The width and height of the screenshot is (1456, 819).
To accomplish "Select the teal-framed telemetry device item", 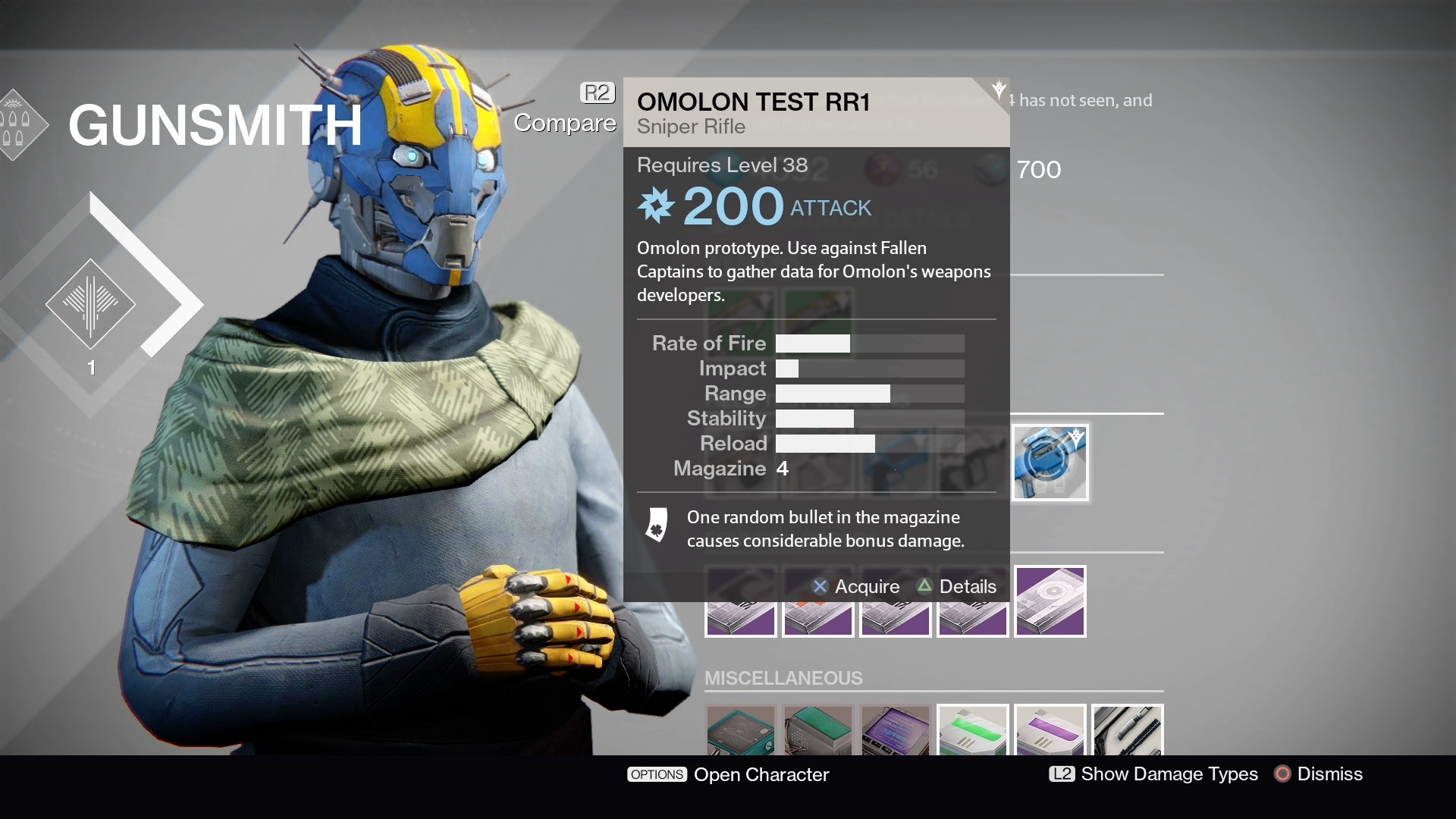I will 741,730.
